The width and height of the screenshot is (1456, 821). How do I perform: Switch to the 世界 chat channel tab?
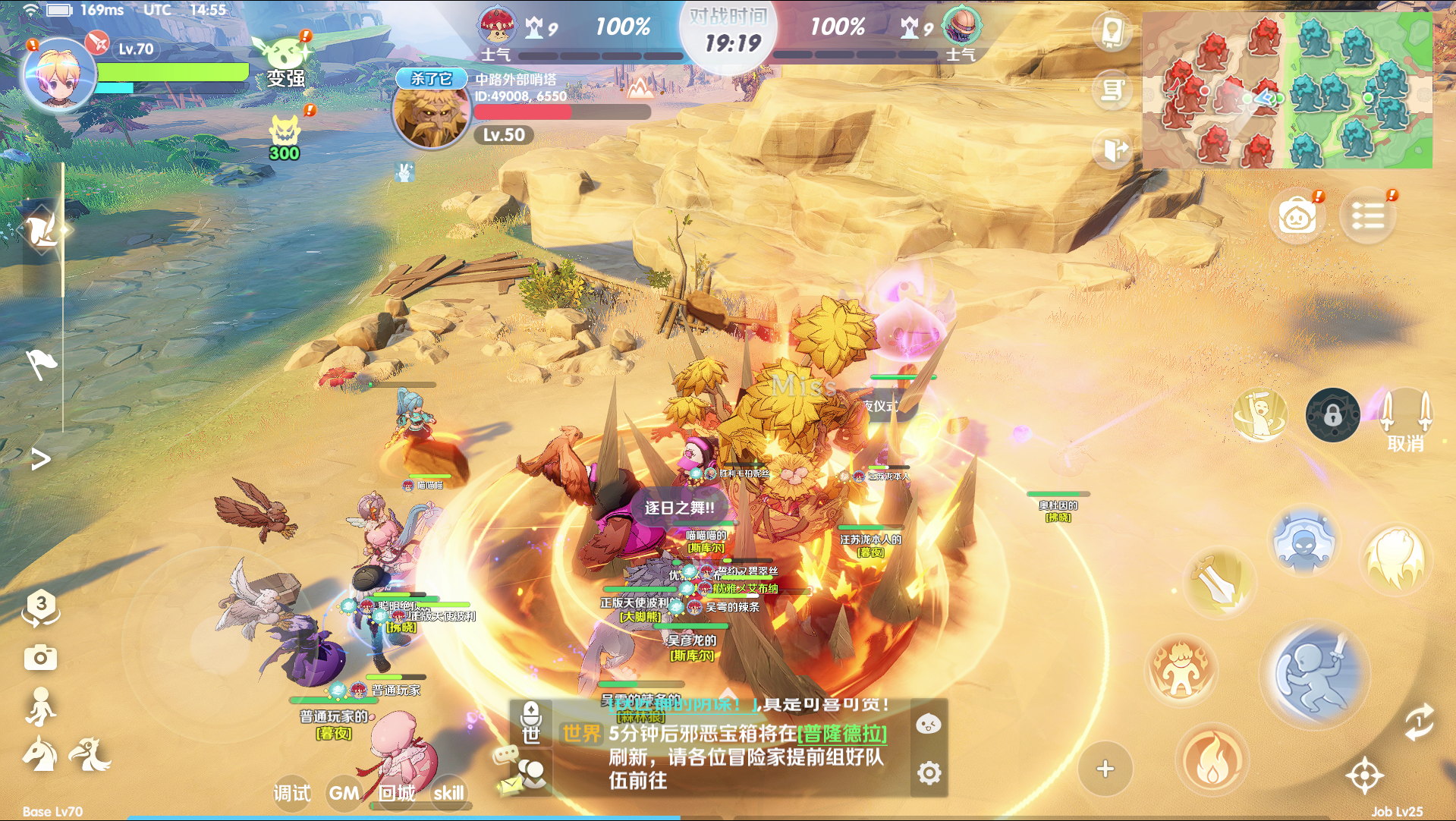point(581,734)
